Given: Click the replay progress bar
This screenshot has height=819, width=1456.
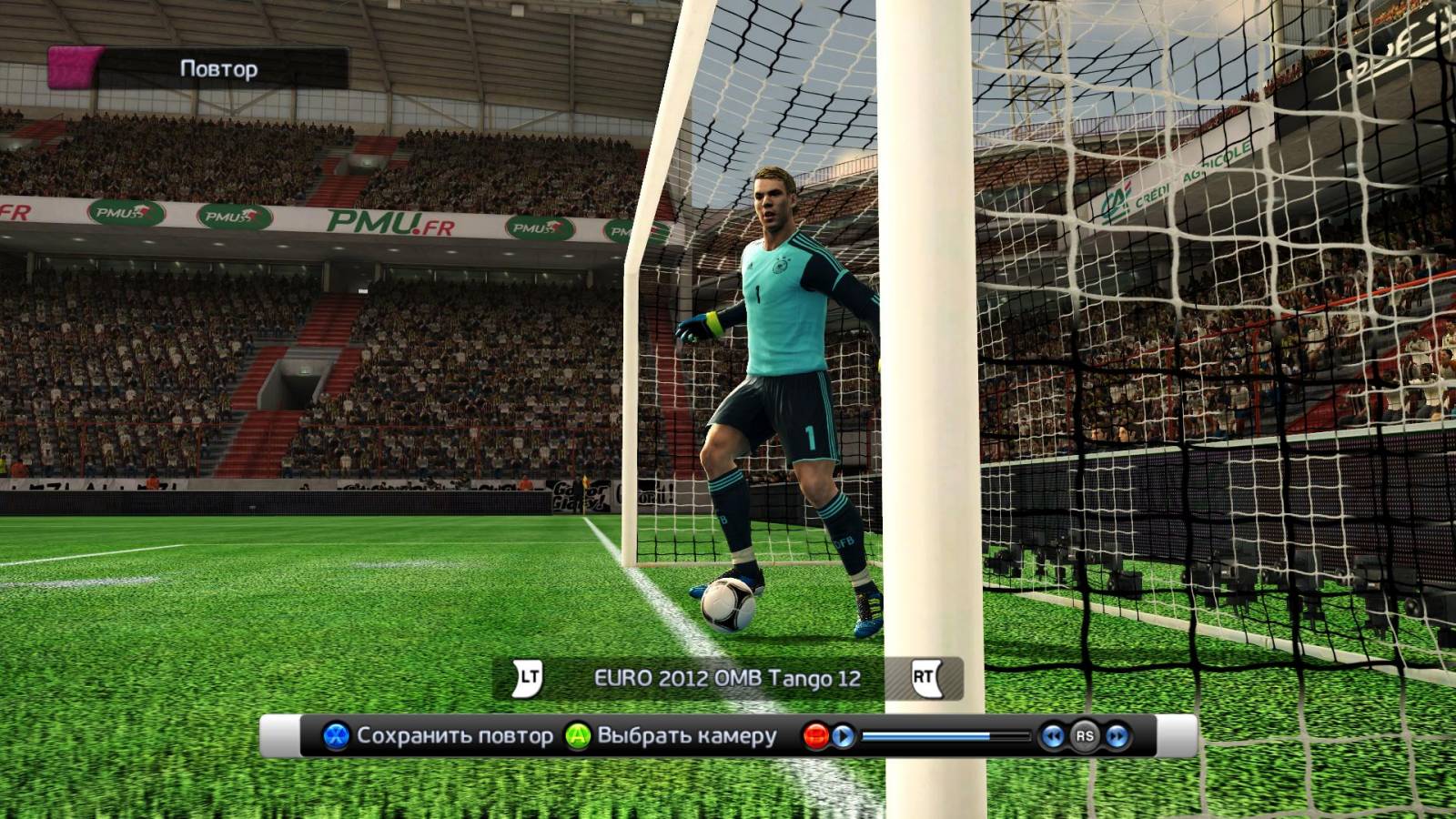Looking at the screenshot, I should click(x=945, y=736).
